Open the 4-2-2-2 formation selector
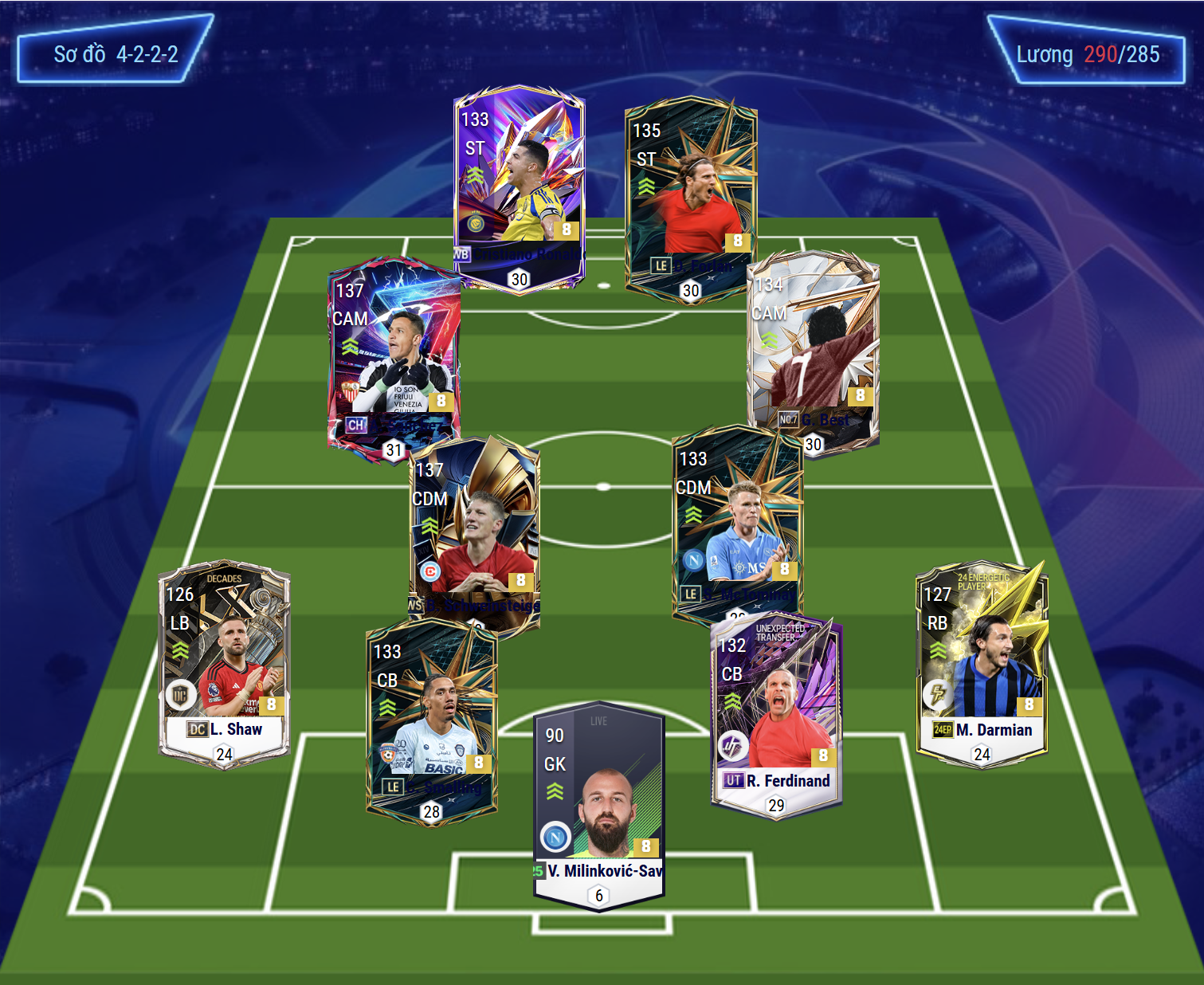The height and width of the screenshot is (985, 1204). click(116, 54)
